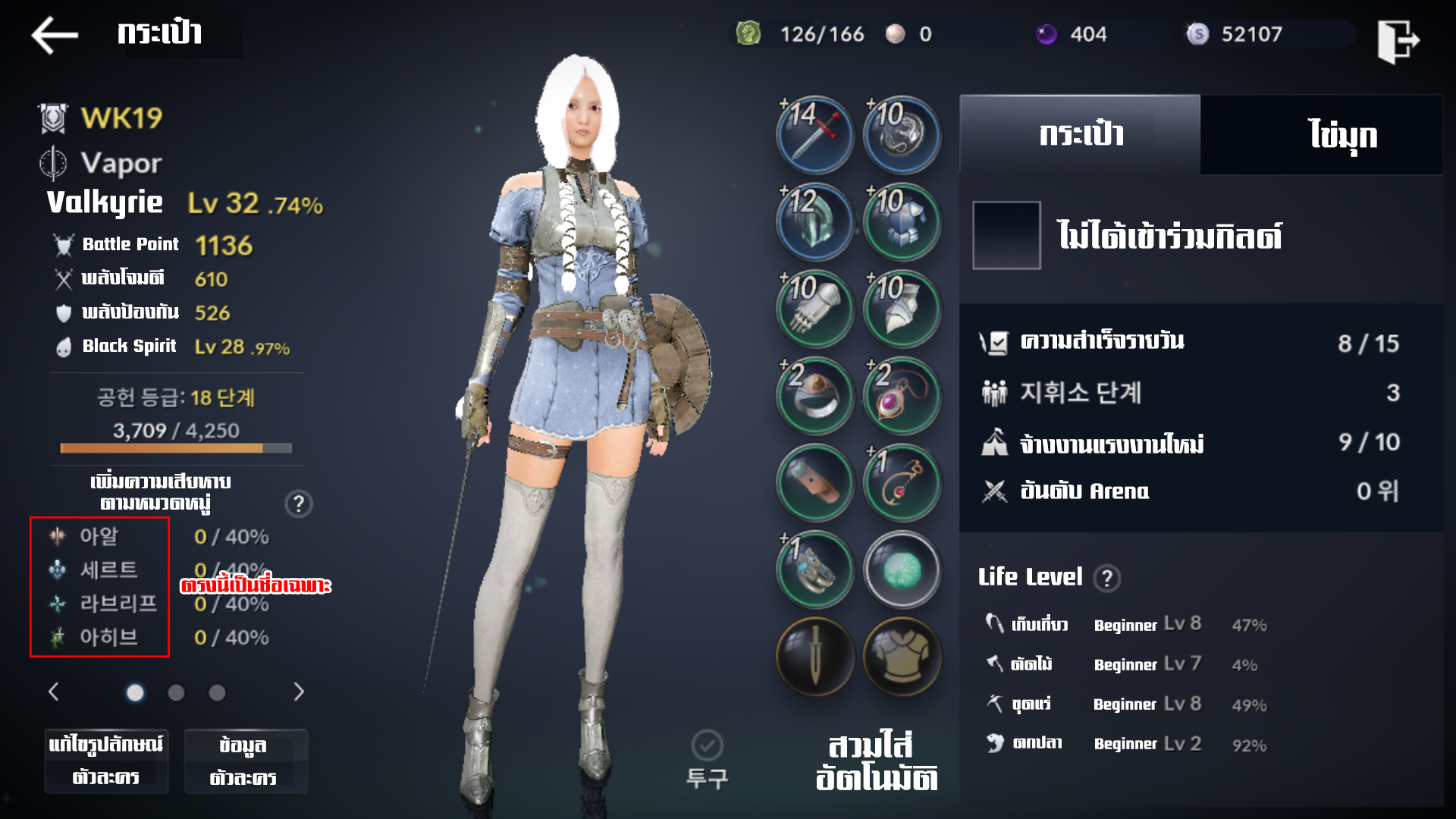Click the green orb item slot

coord(902,570)
